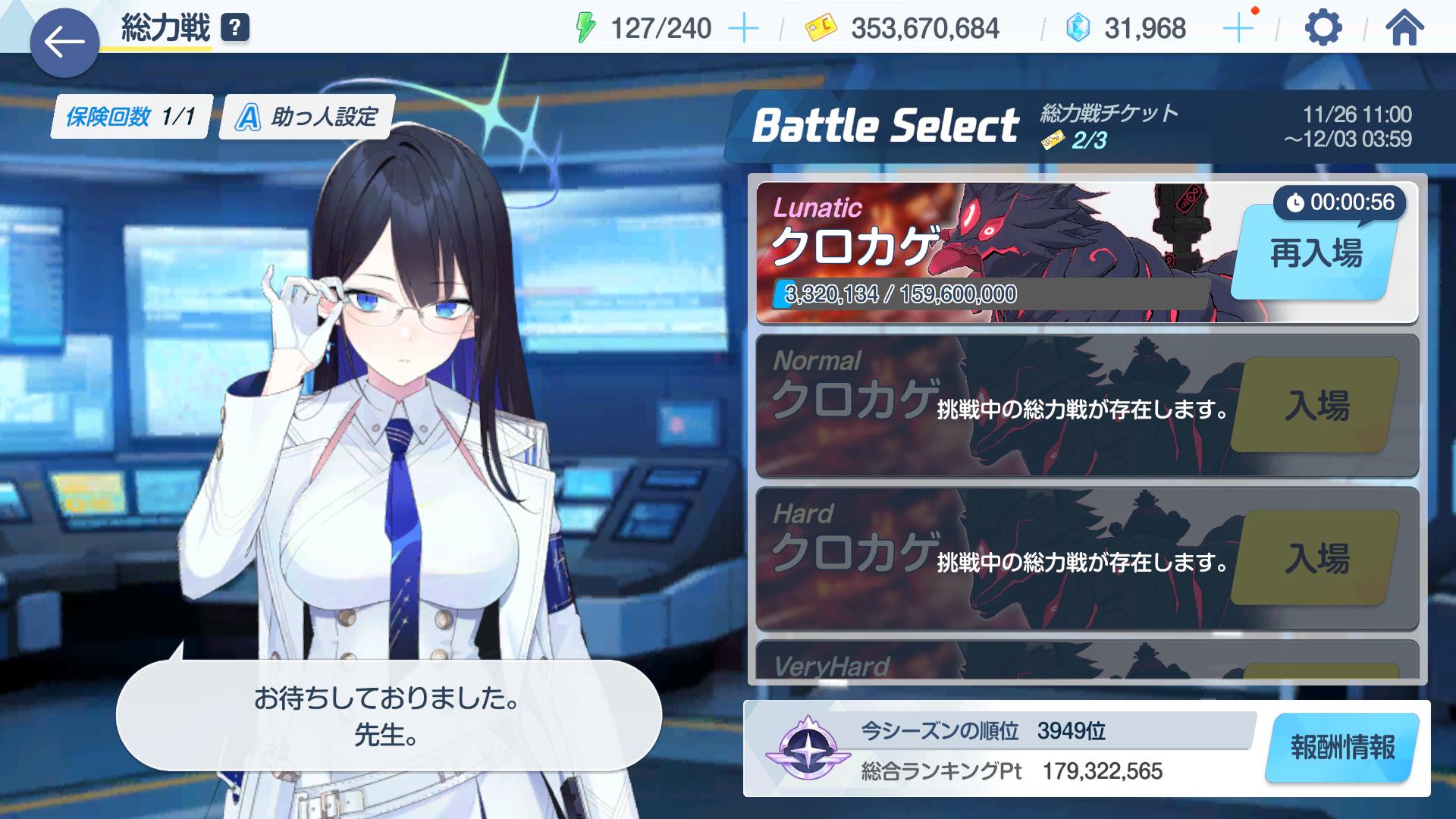Open the gear settings menu

click(1323, 29)
